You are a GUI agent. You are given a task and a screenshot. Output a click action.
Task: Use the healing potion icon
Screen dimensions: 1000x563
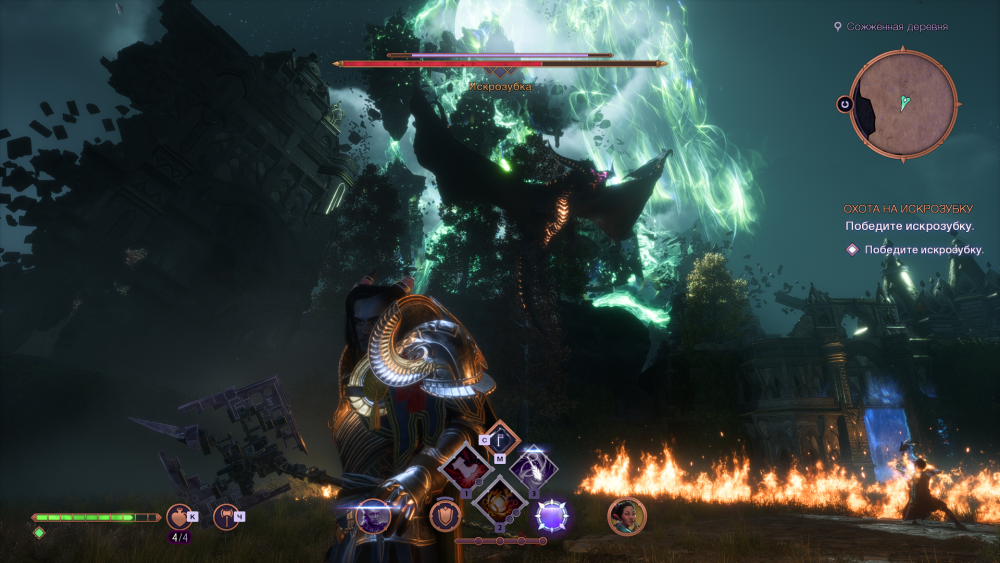pos(179,516)
